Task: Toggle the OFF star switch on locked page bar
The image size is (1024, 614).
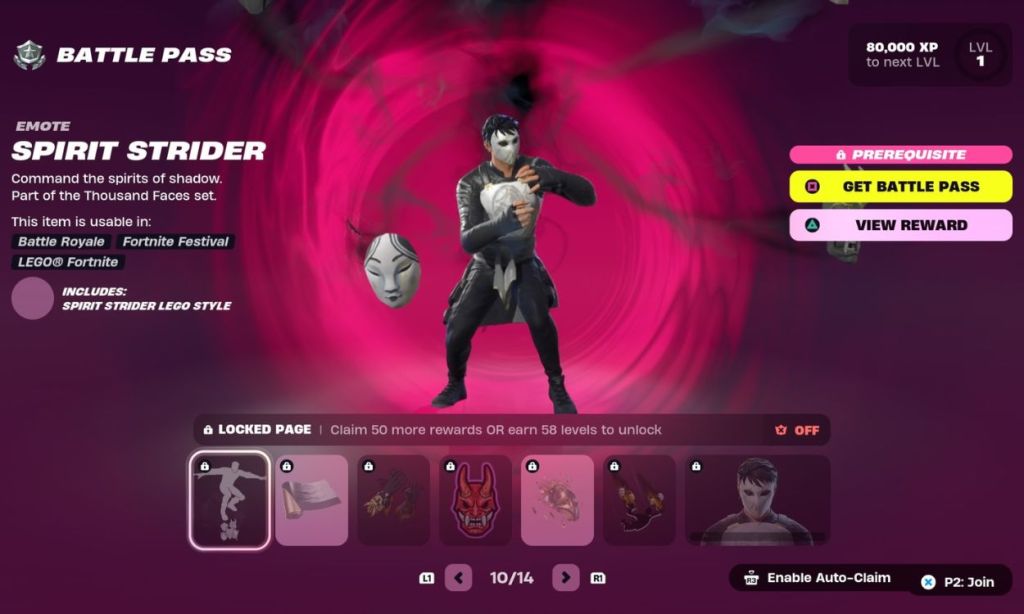Action: (796, 430)
